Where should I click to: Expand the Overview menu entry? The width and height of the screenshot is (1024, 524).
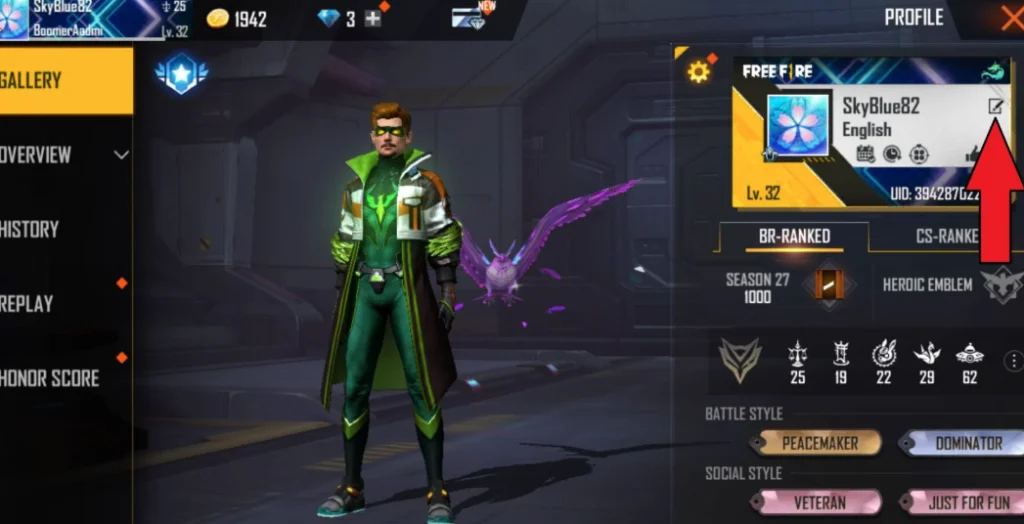(x=65, y=155)
